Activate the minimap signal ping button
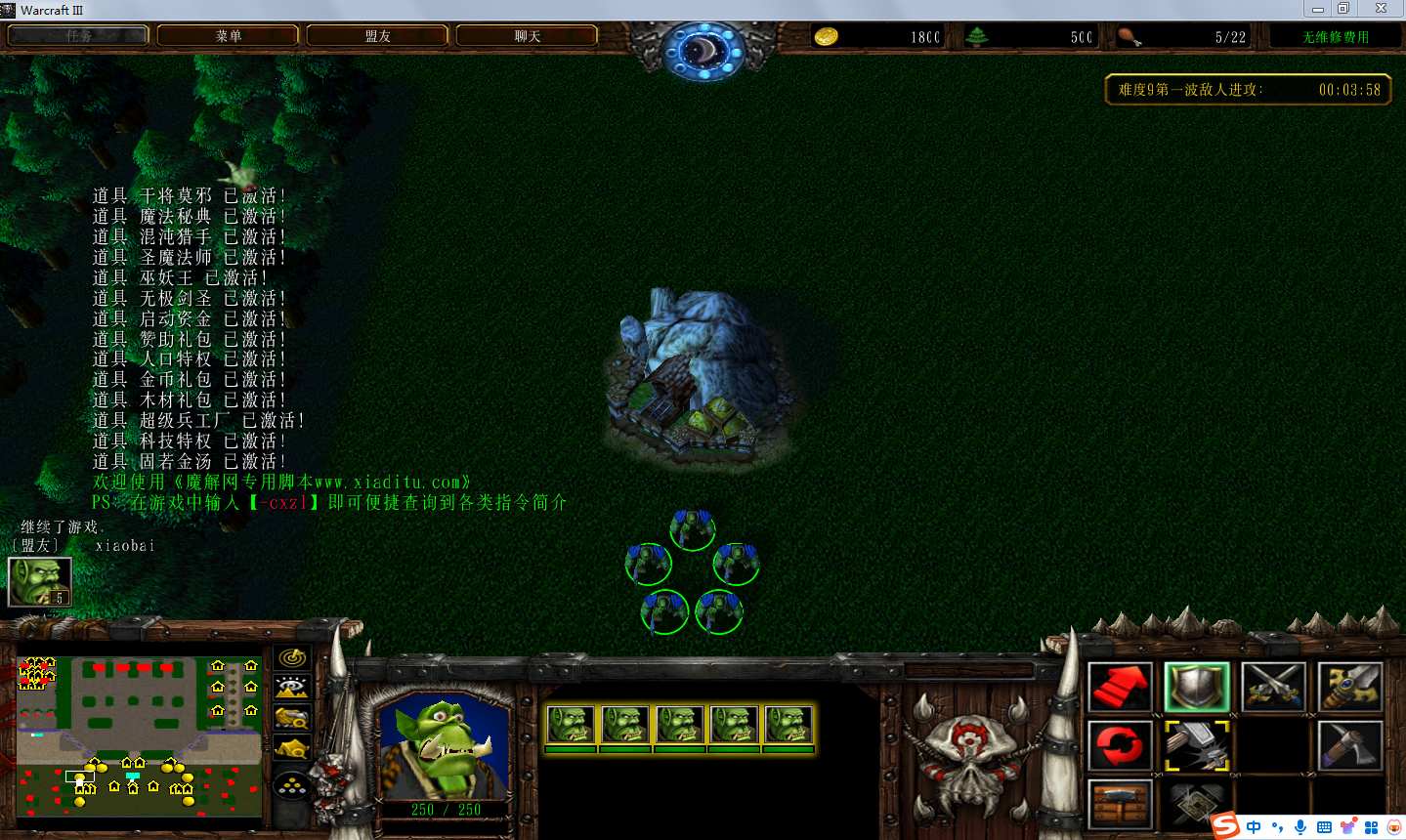This screenshot has height=840, width=1406. [292, 658]
